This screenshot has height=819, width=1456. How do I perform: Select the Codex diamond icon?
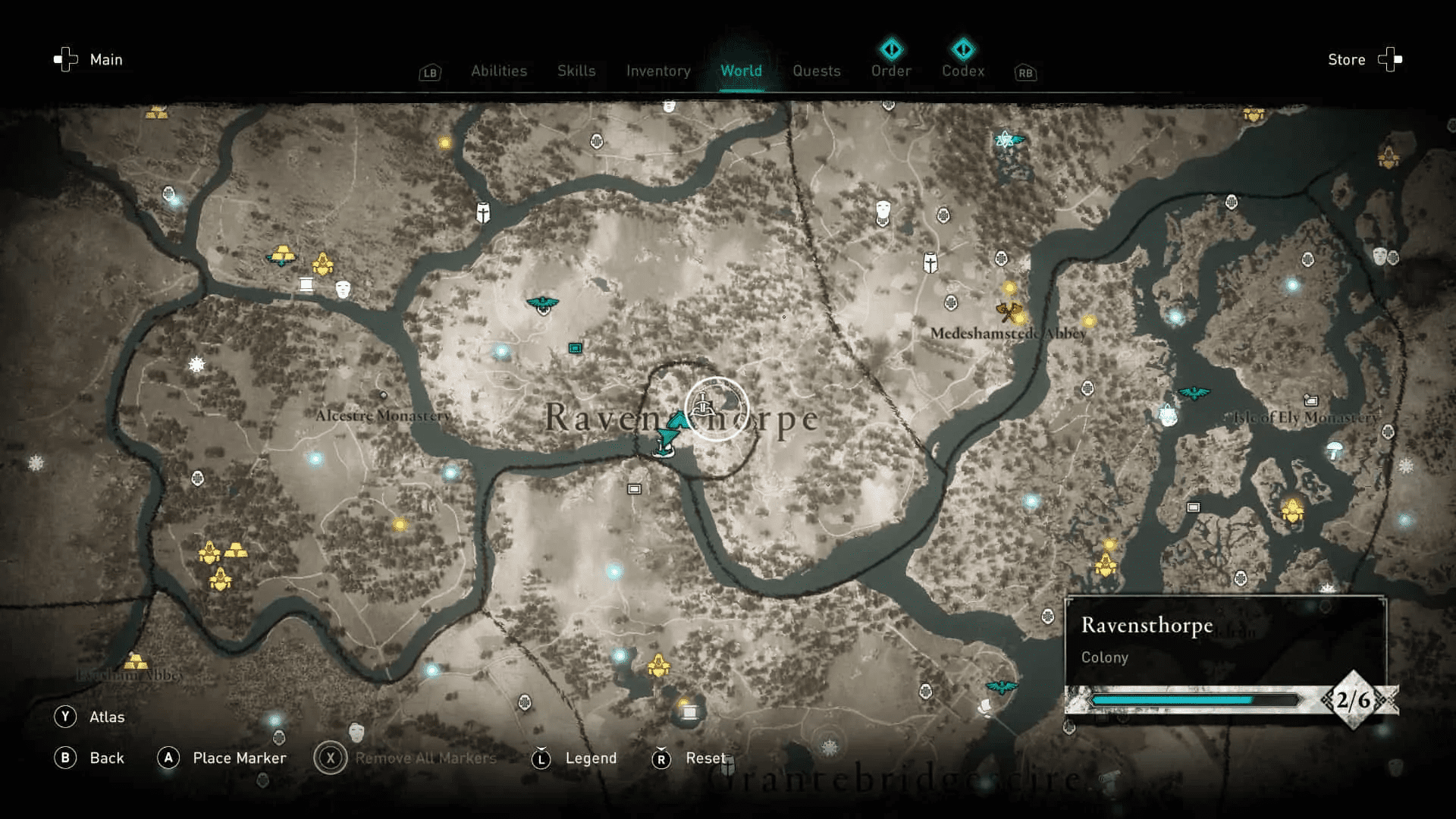coord(962,50)
